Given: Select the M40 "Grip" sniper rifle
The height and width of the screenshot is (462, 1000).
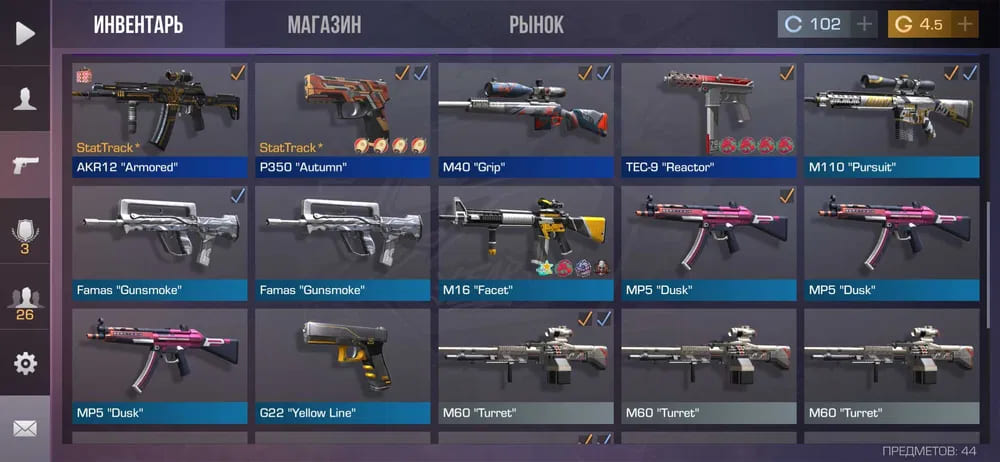Looking at the screenshot, I should pos(525,120).
